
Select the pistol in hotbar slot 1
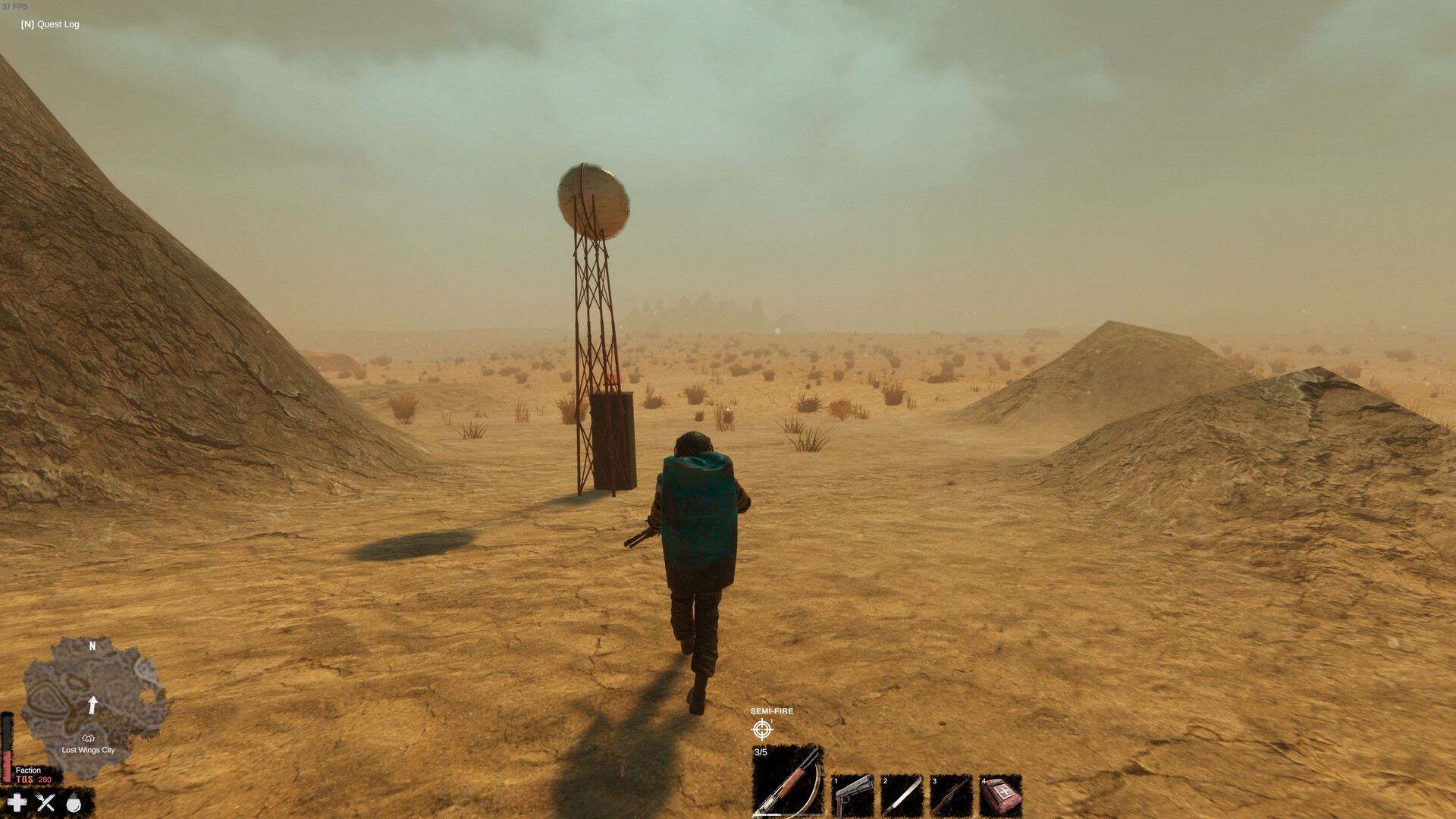click(852, 795)
